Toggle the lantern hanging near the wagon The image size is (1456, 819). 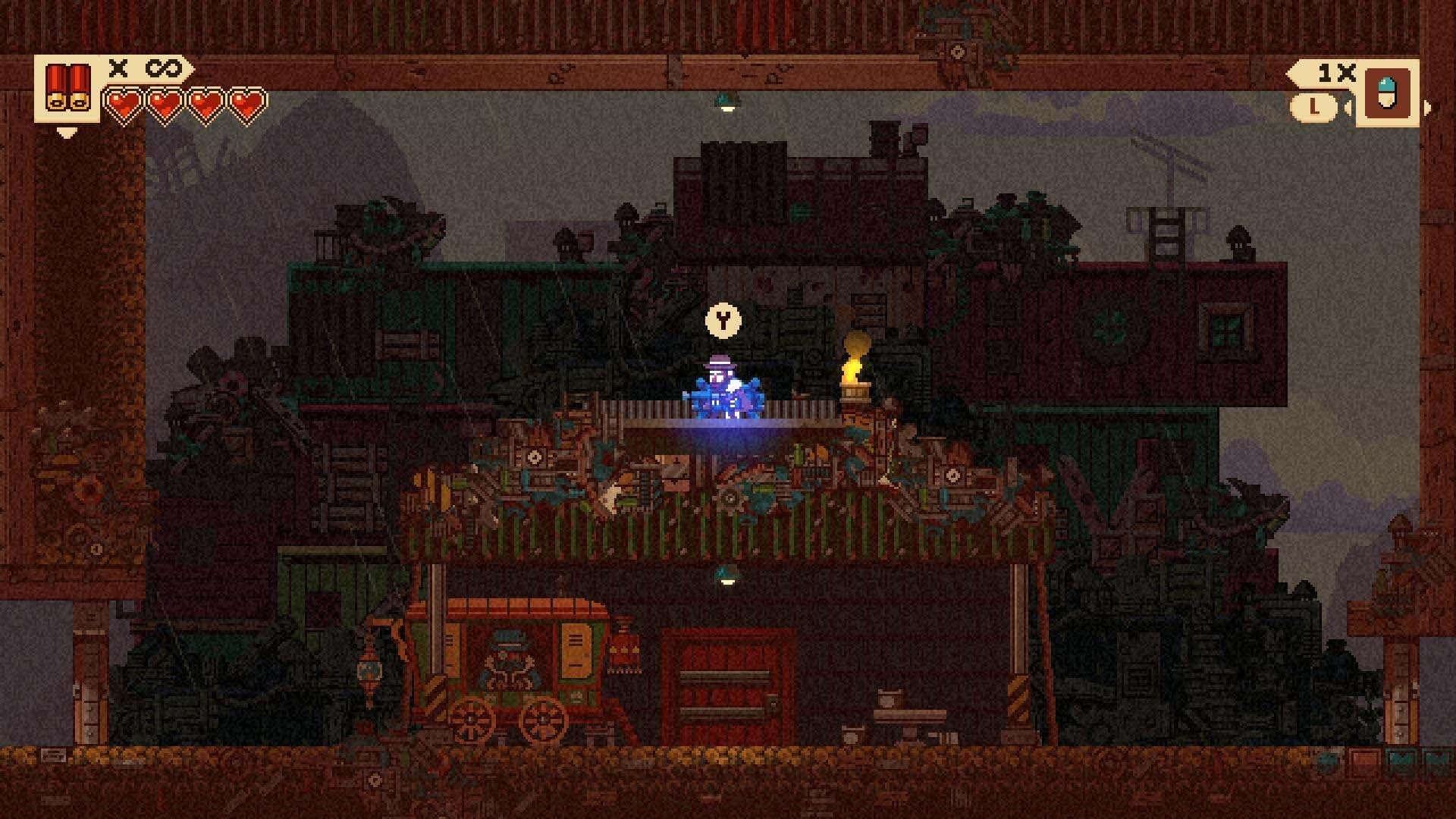(x=369, y=671)
